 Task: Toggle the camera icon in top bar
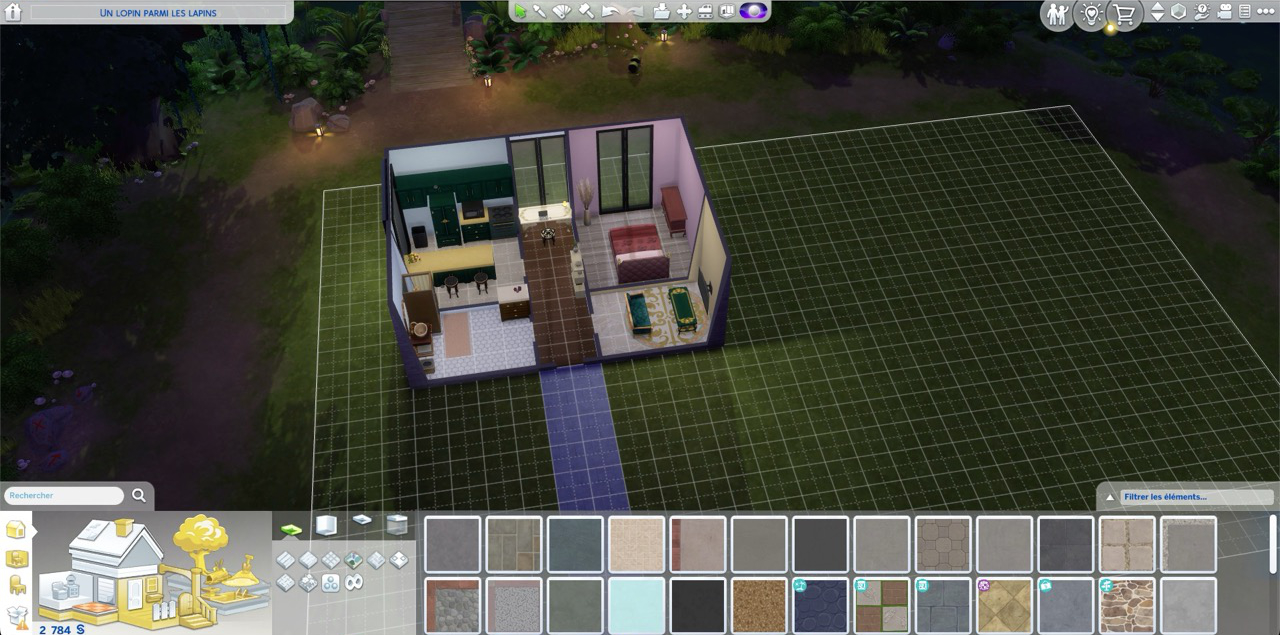point(1223,12)
